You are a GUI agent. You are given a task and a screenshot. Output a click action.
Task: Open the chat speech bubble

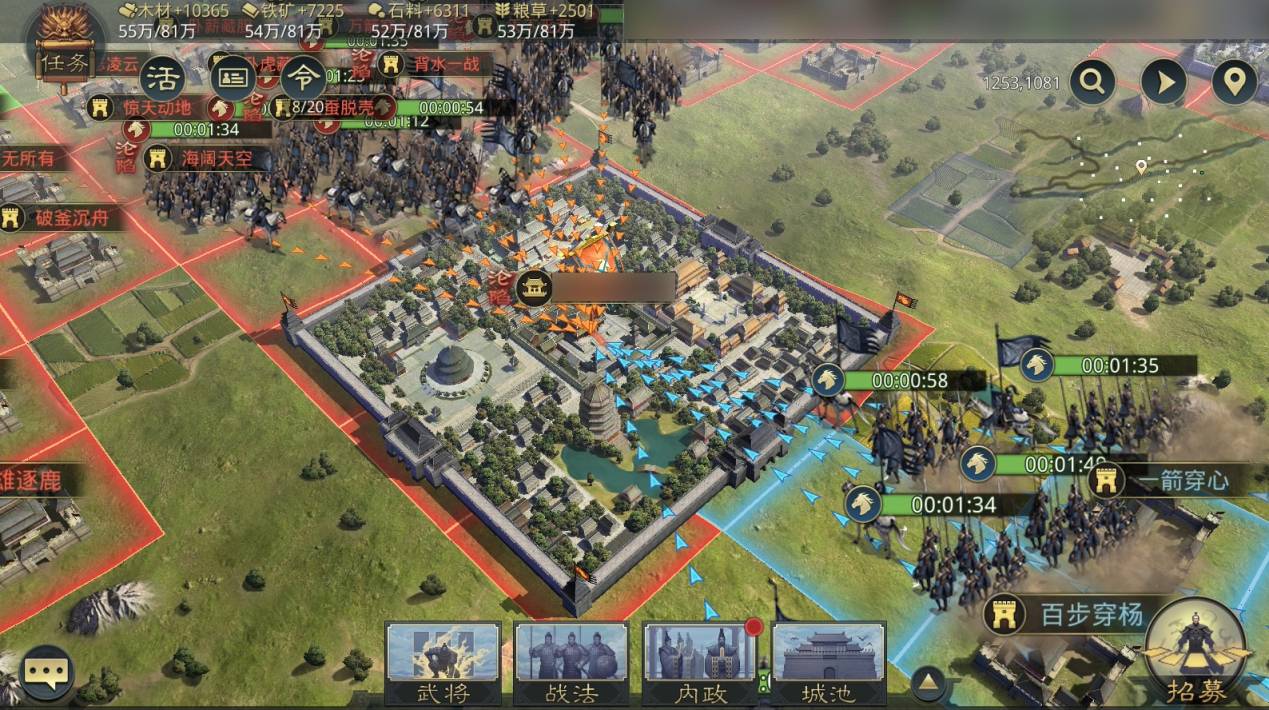(47, 673)
